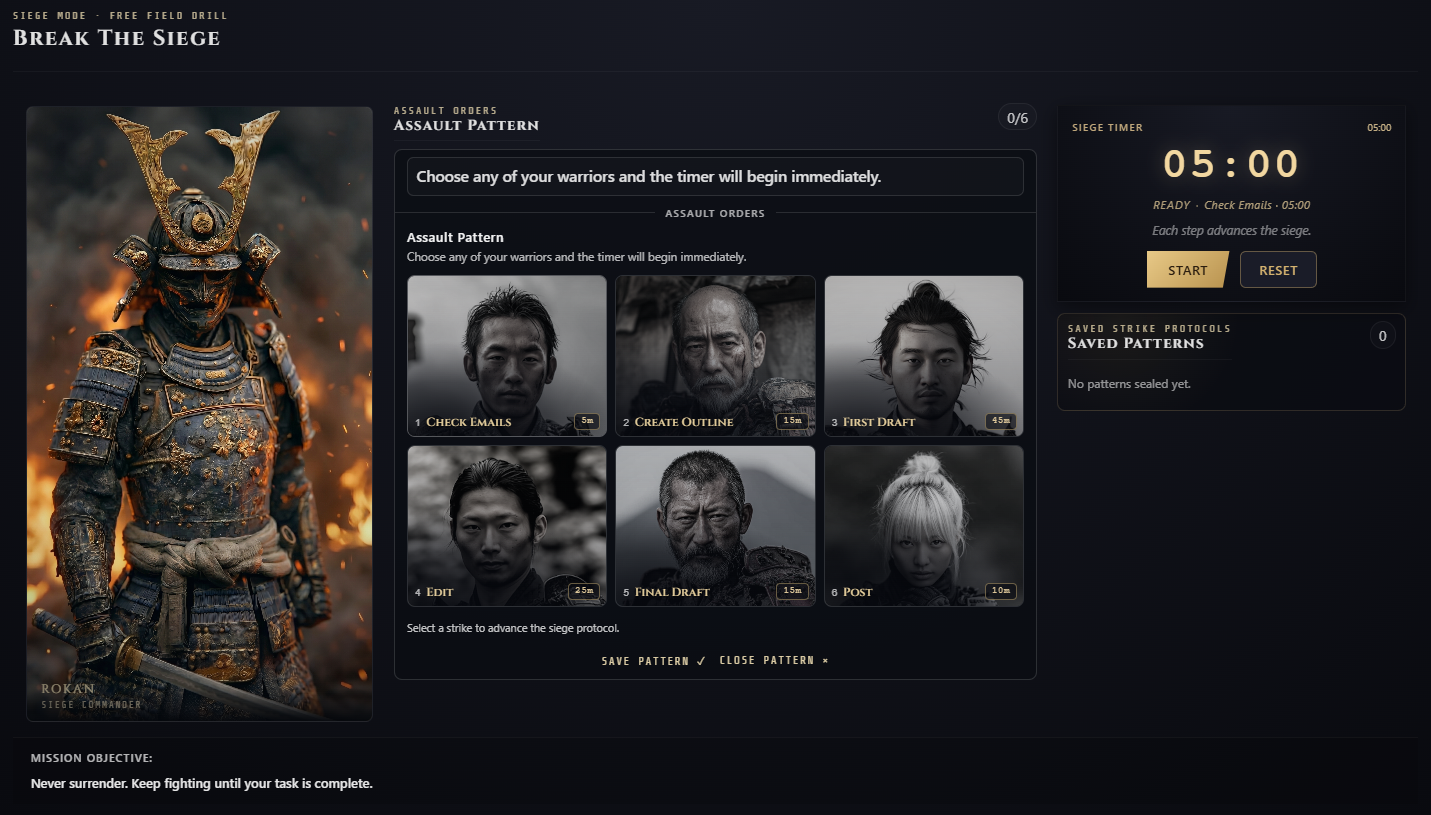The height and width of the screenshot is (815, 1431).
Task: Choose the Post warrior strike
Action: [923, 525]
